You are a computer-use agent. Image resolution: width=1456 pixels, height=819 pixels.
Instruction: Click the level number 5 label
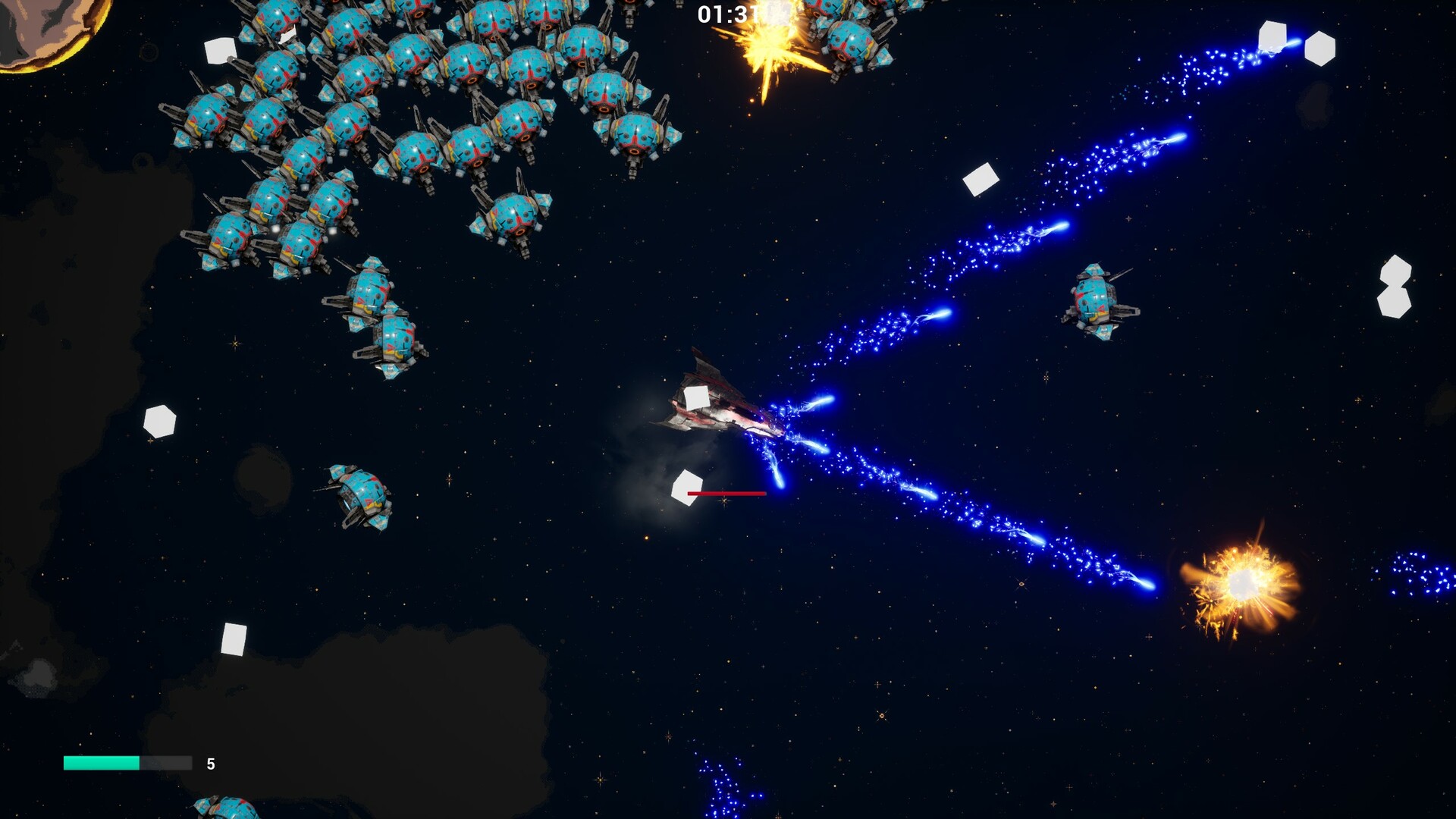[211, 764]
